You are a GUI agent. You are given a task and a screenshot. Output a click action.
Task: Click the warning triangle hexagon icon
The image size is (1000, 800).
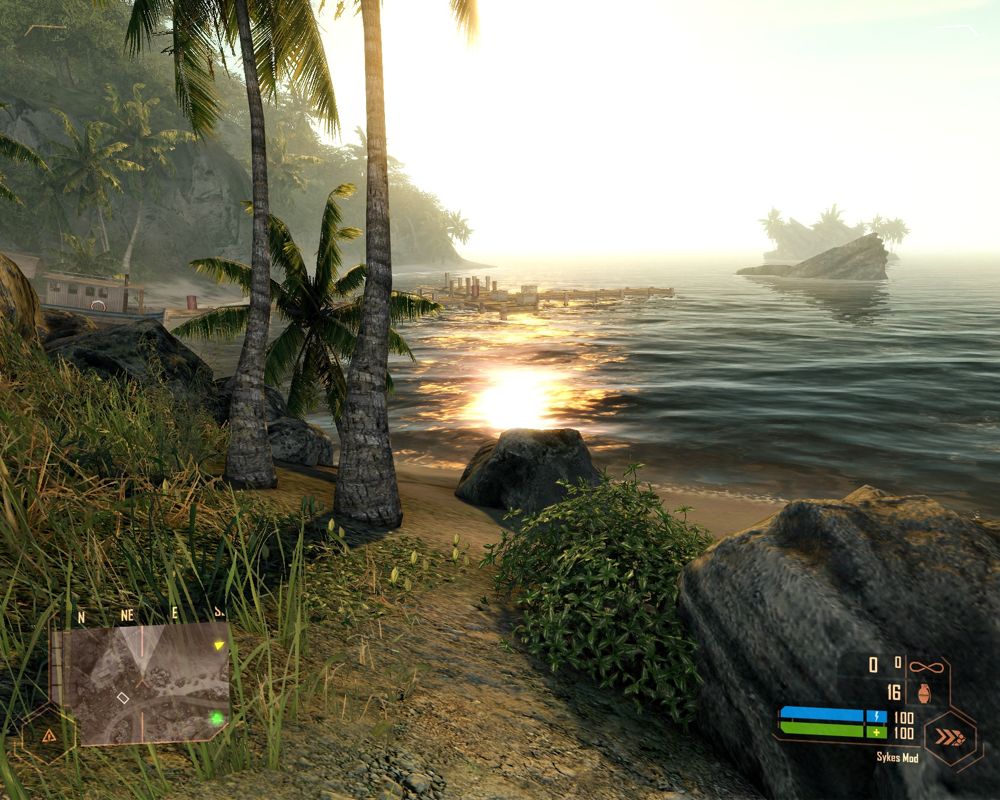click(47, 735)
